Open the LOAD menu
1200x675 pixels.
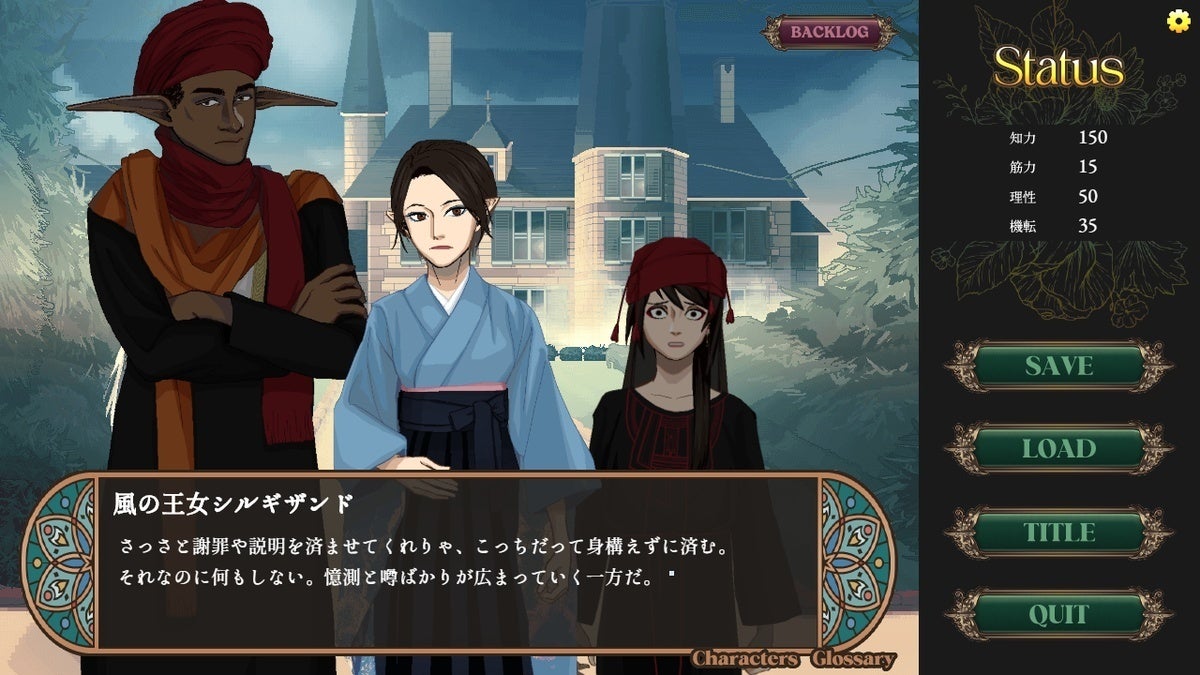pyautogui.click(x=1058, y=449)
